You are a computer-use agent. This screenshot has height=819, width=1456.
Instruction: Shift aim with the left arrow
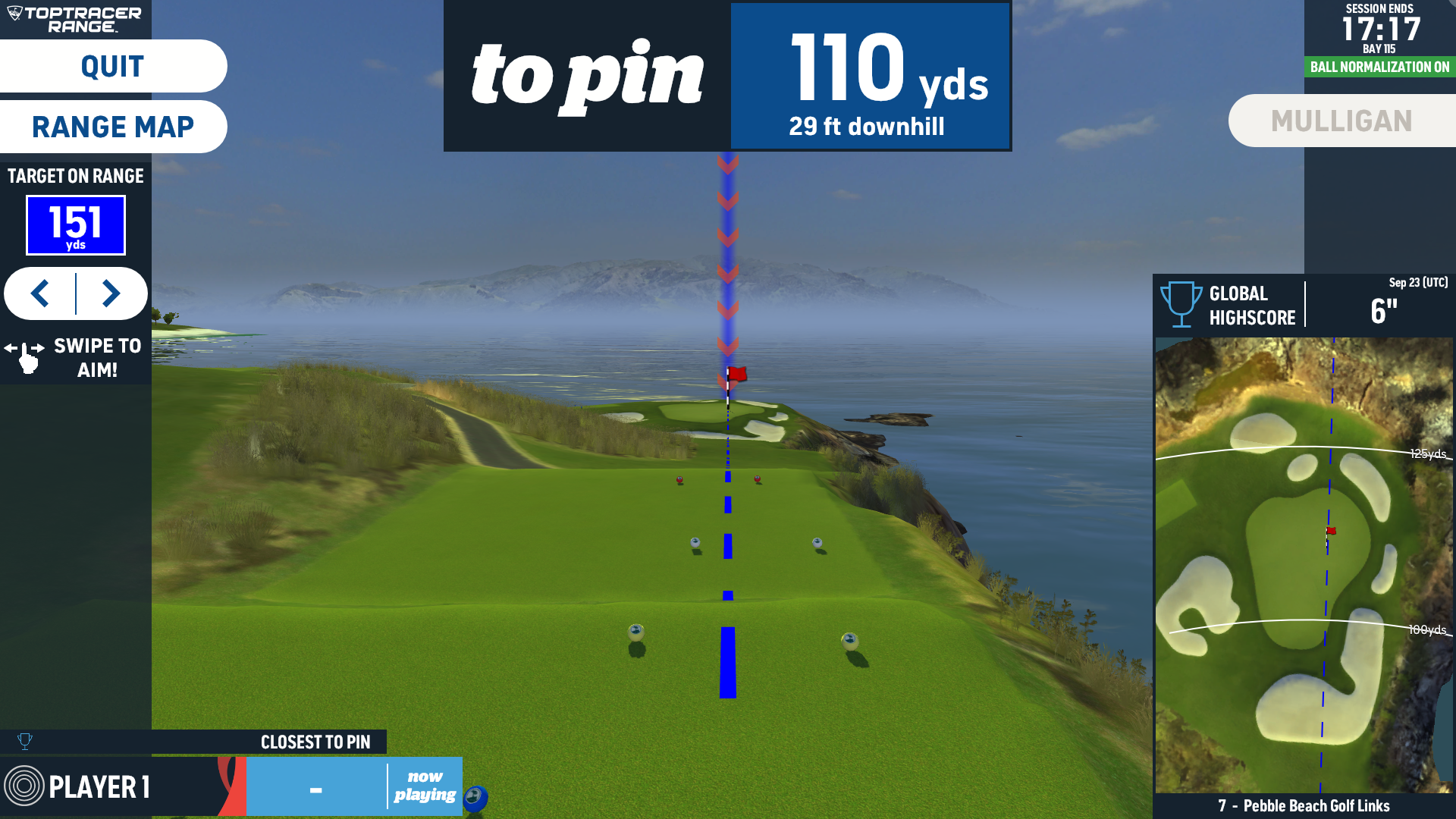pos(40,293)
